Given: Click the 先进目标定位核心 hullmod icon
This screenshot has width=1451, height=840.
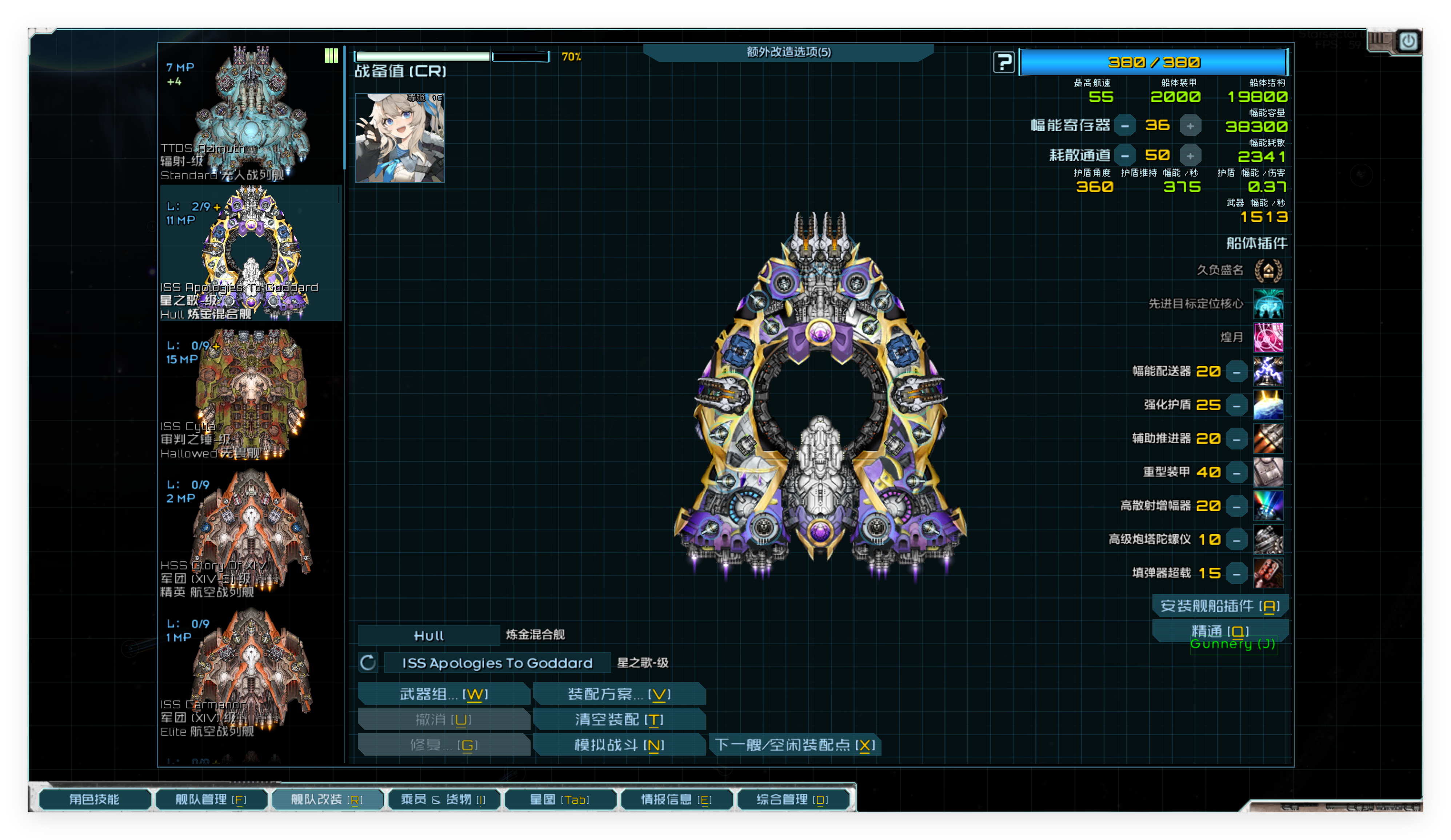Looking at the screenshot, I should click(x=1269, y=304).
